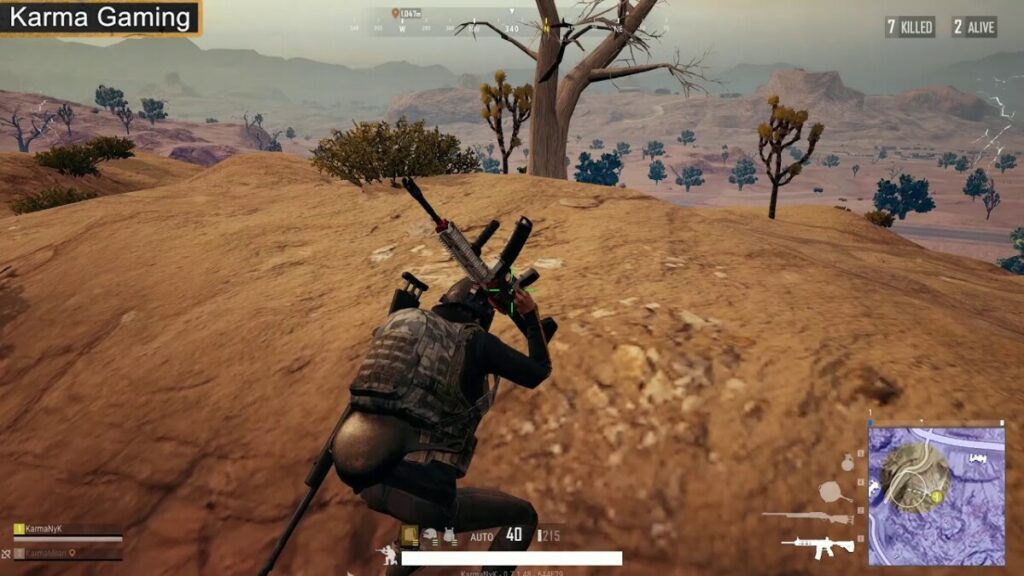
Task: Select the assault rifle weapon slot
Action: click(x=818, y=546)
